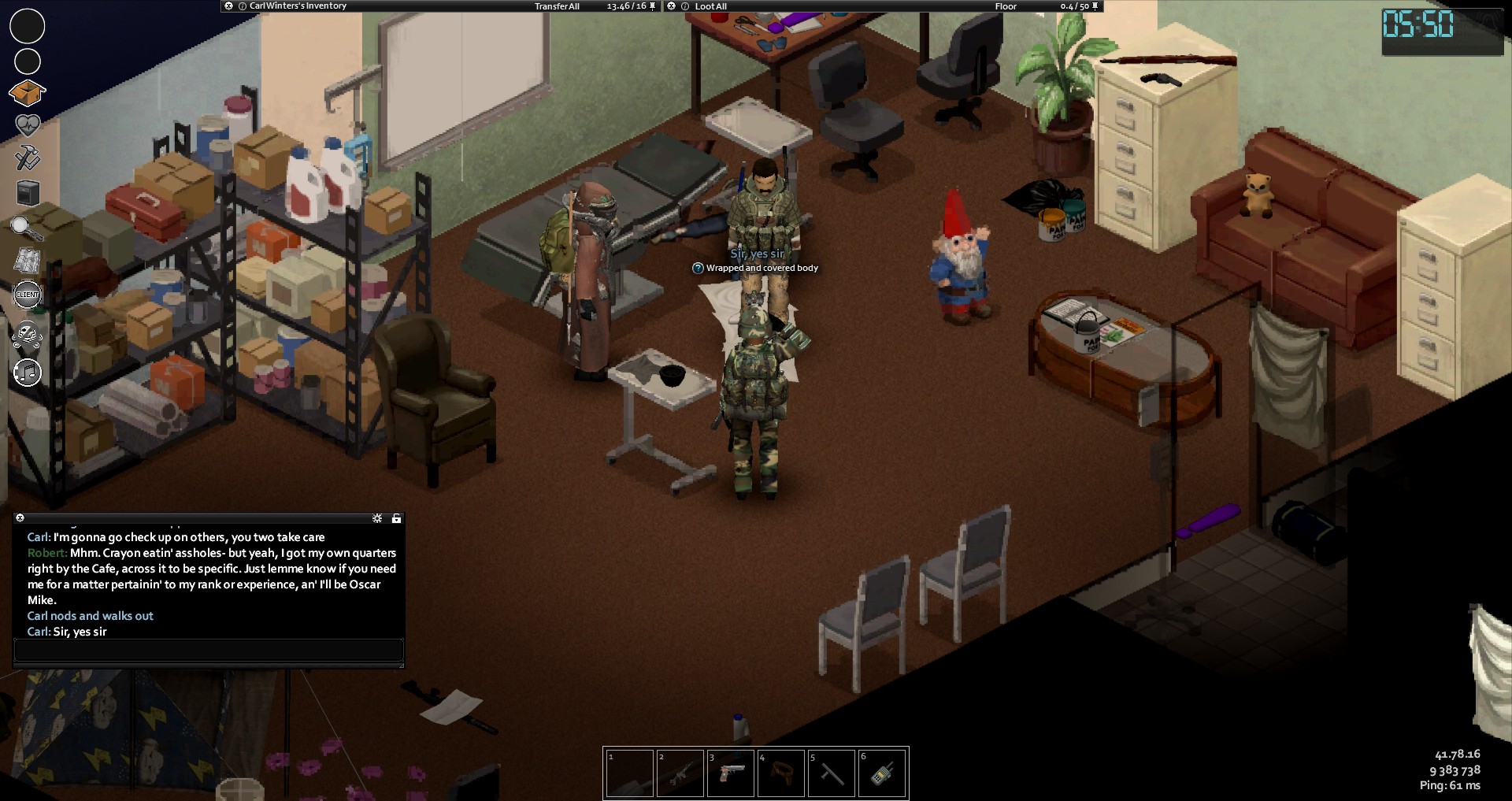
Task: Focus the chat text entry box
Action: [209, 651]
